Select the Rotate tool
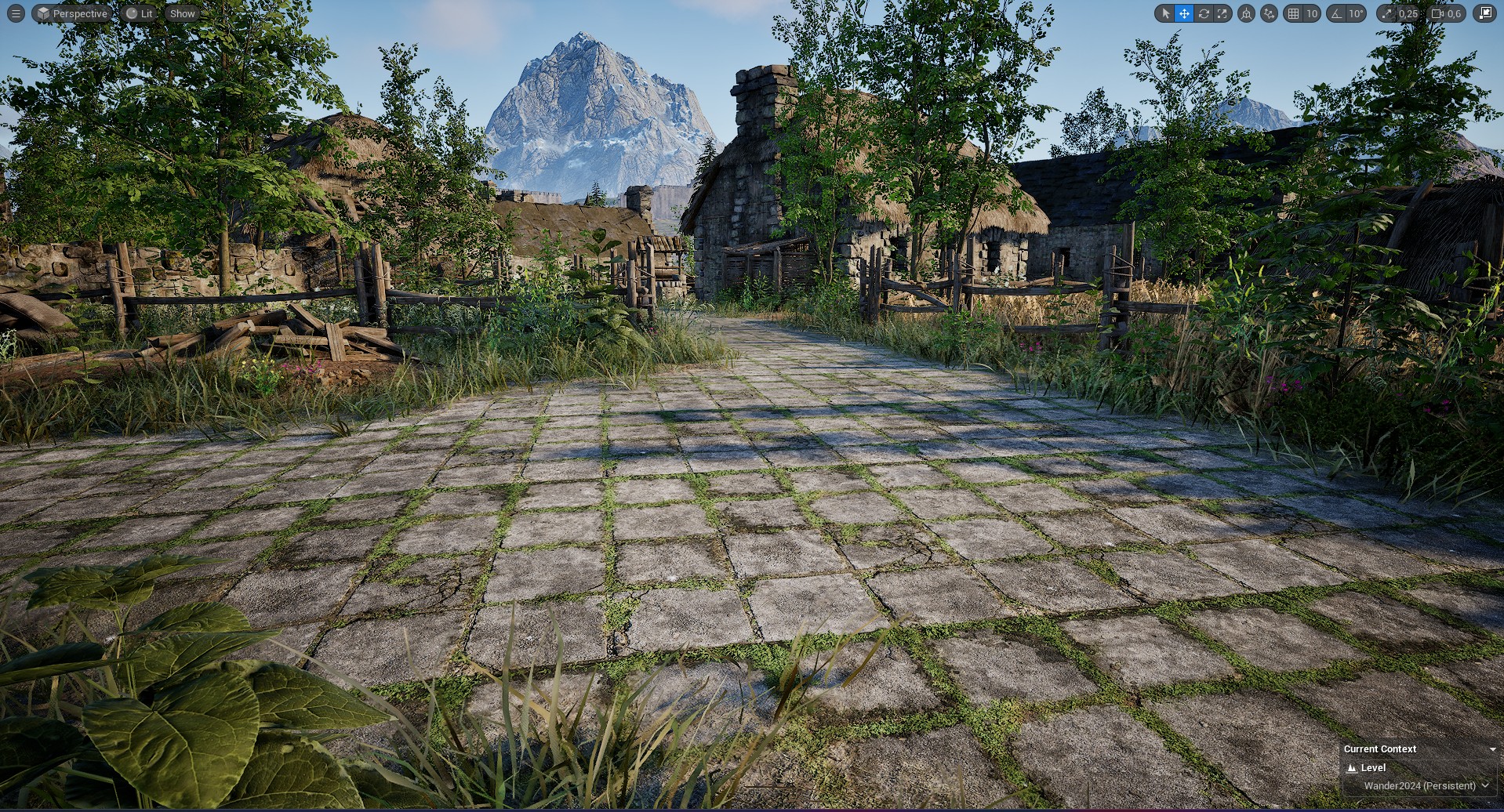1504x812 pixels. click(1204, 13)
